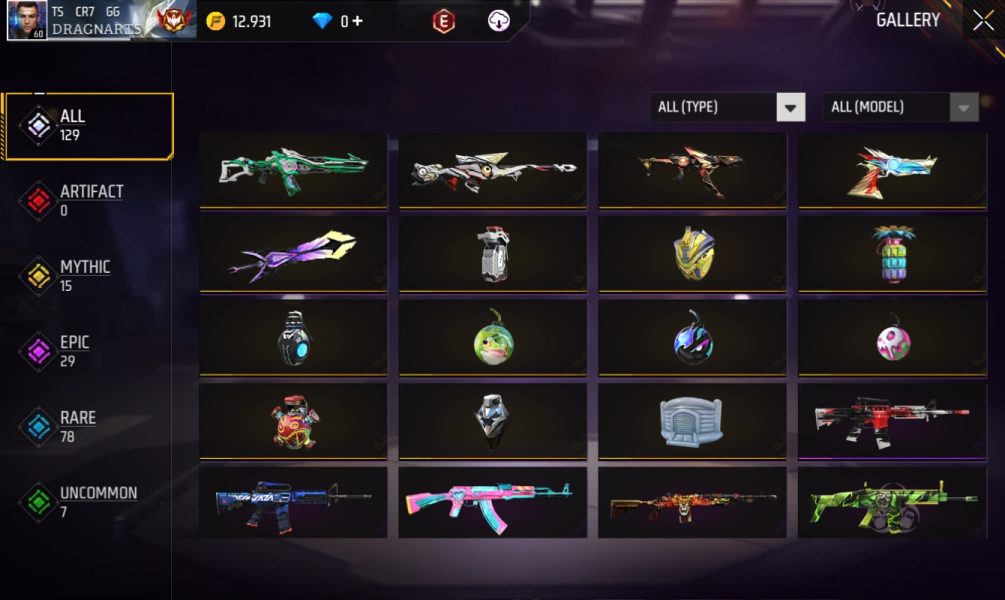Show the Mythic skins tab
The width and height of the screenshot is (1005, 600).
(x=88, y=276)
